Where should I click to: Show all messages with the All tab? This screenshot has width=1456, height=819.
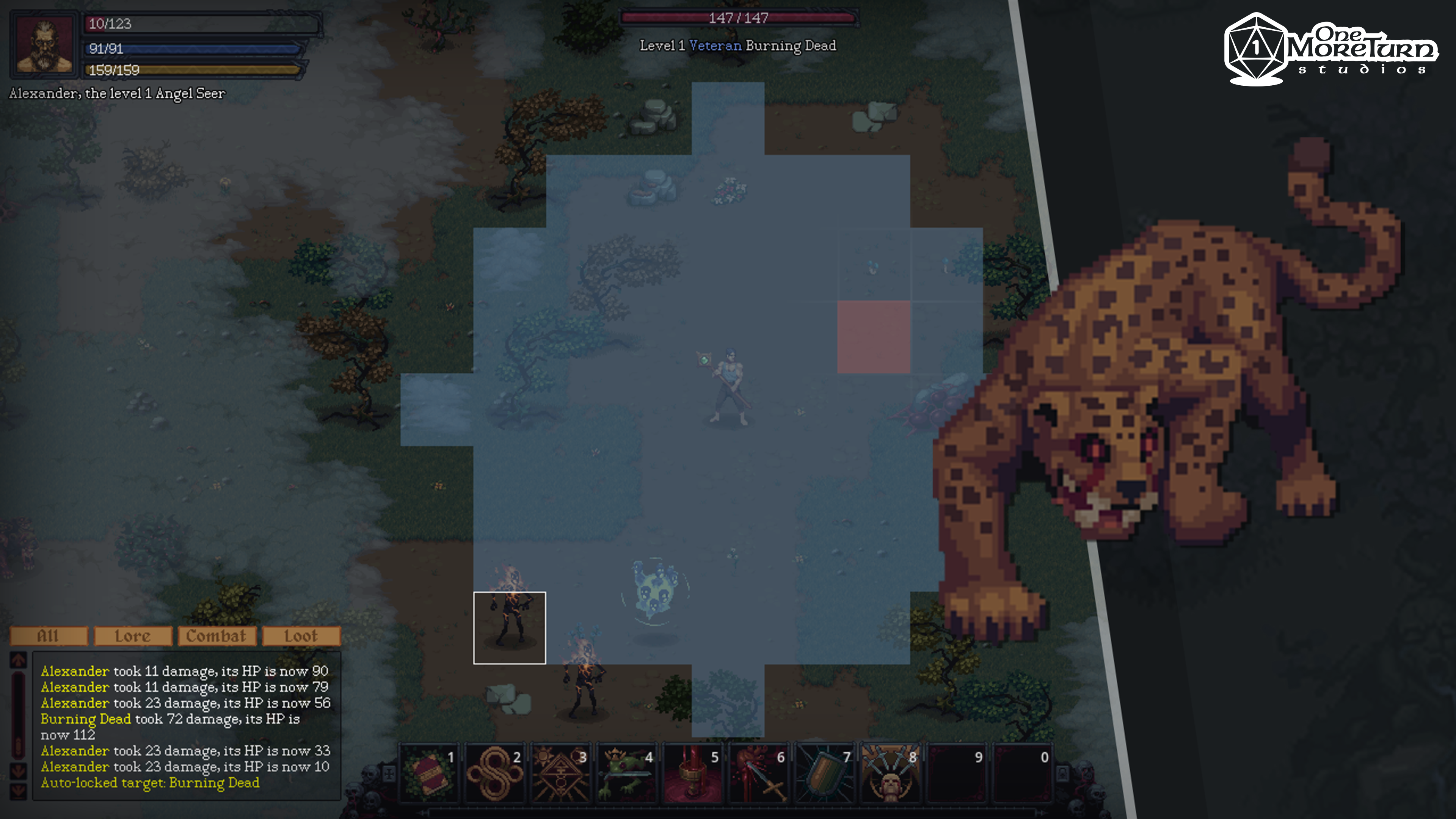pos(49,636)
